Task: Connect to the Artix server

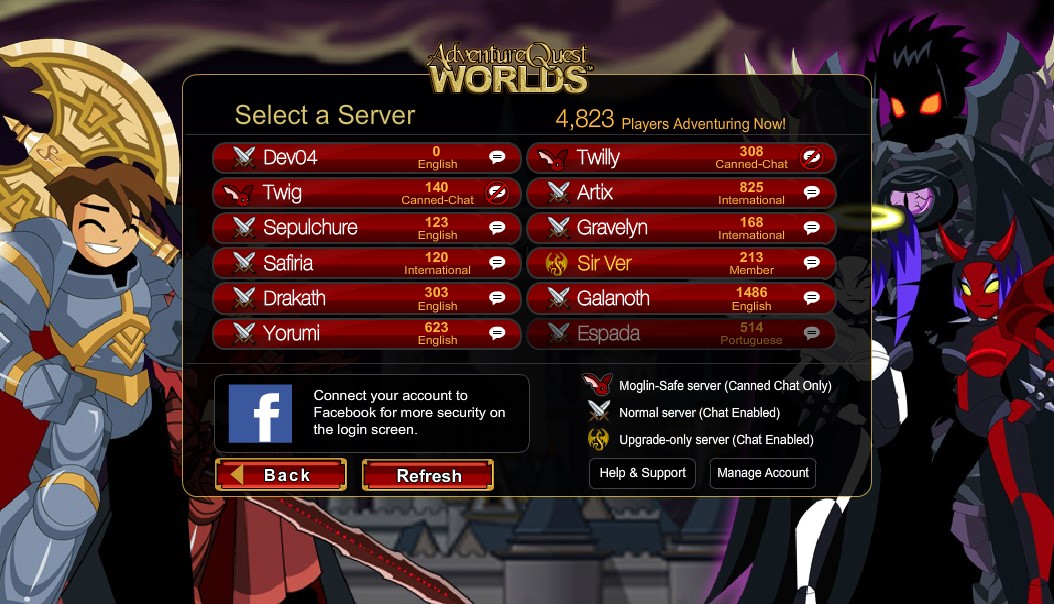Action: 680,193
